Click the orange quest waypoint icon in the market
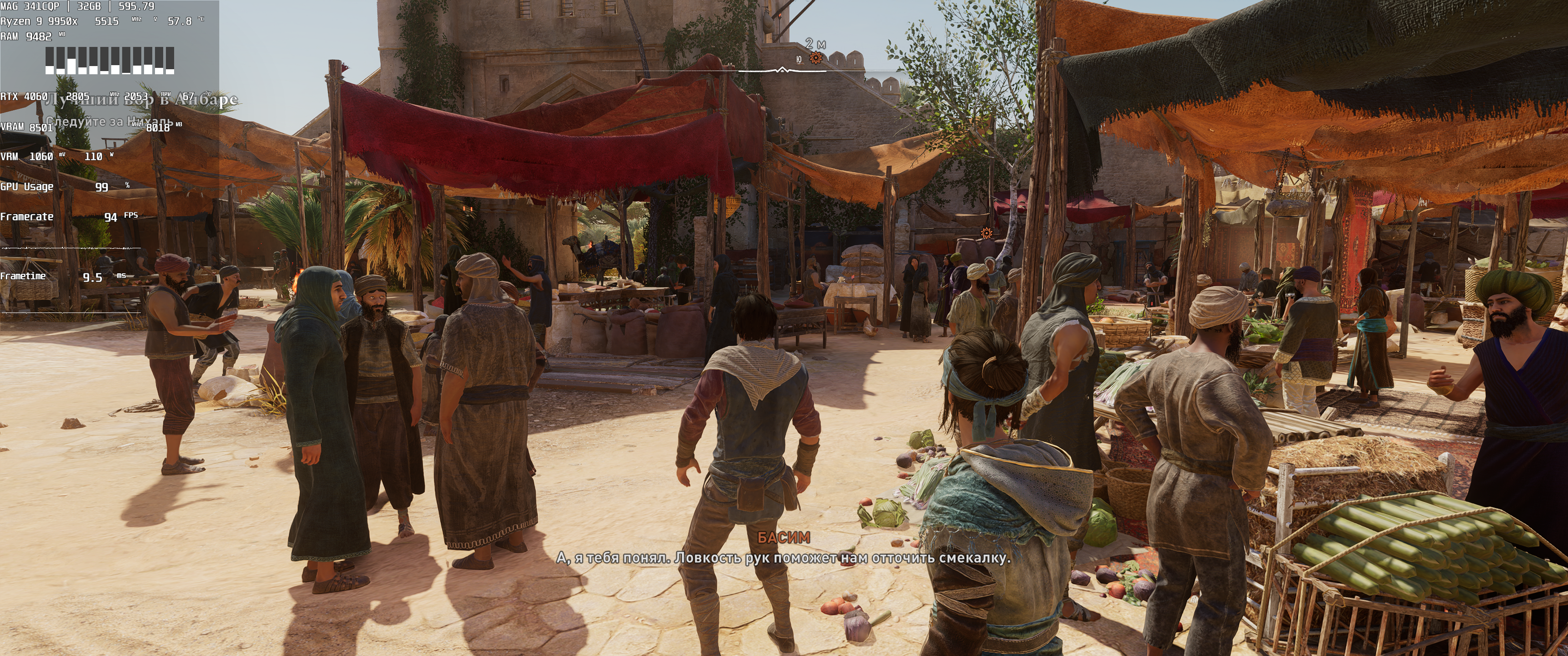The image size is (1568, 656). pos(987,233)
